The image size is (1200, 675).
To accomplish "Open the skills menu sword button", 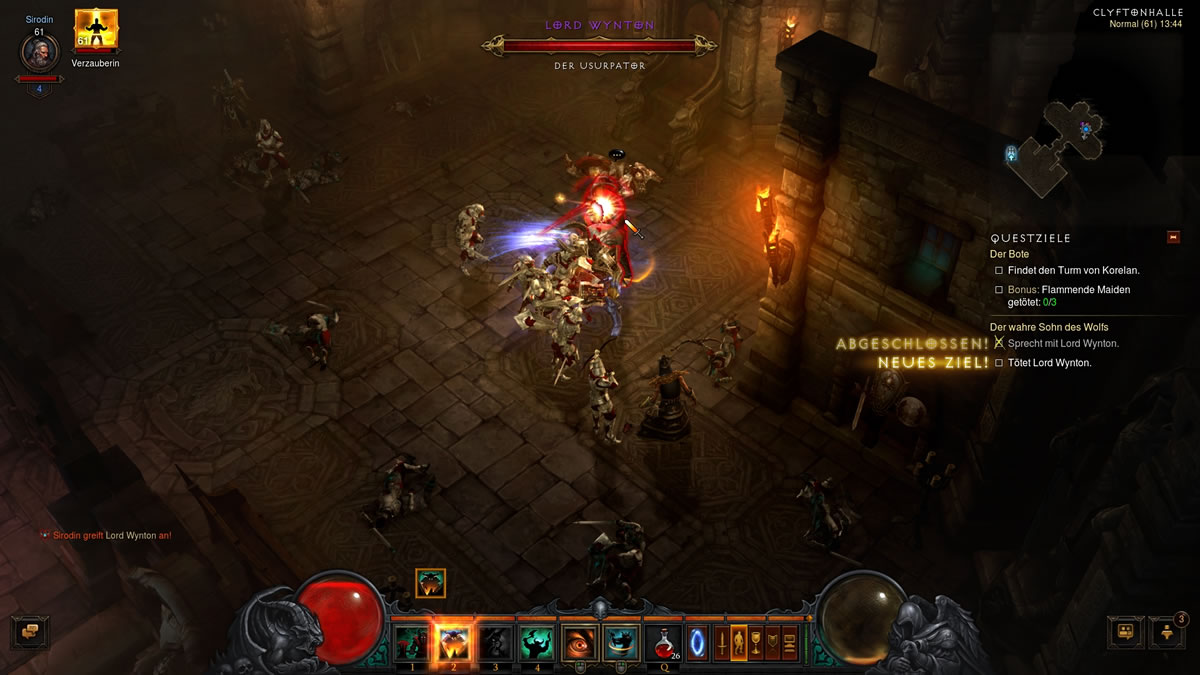I will click(720, 642).
